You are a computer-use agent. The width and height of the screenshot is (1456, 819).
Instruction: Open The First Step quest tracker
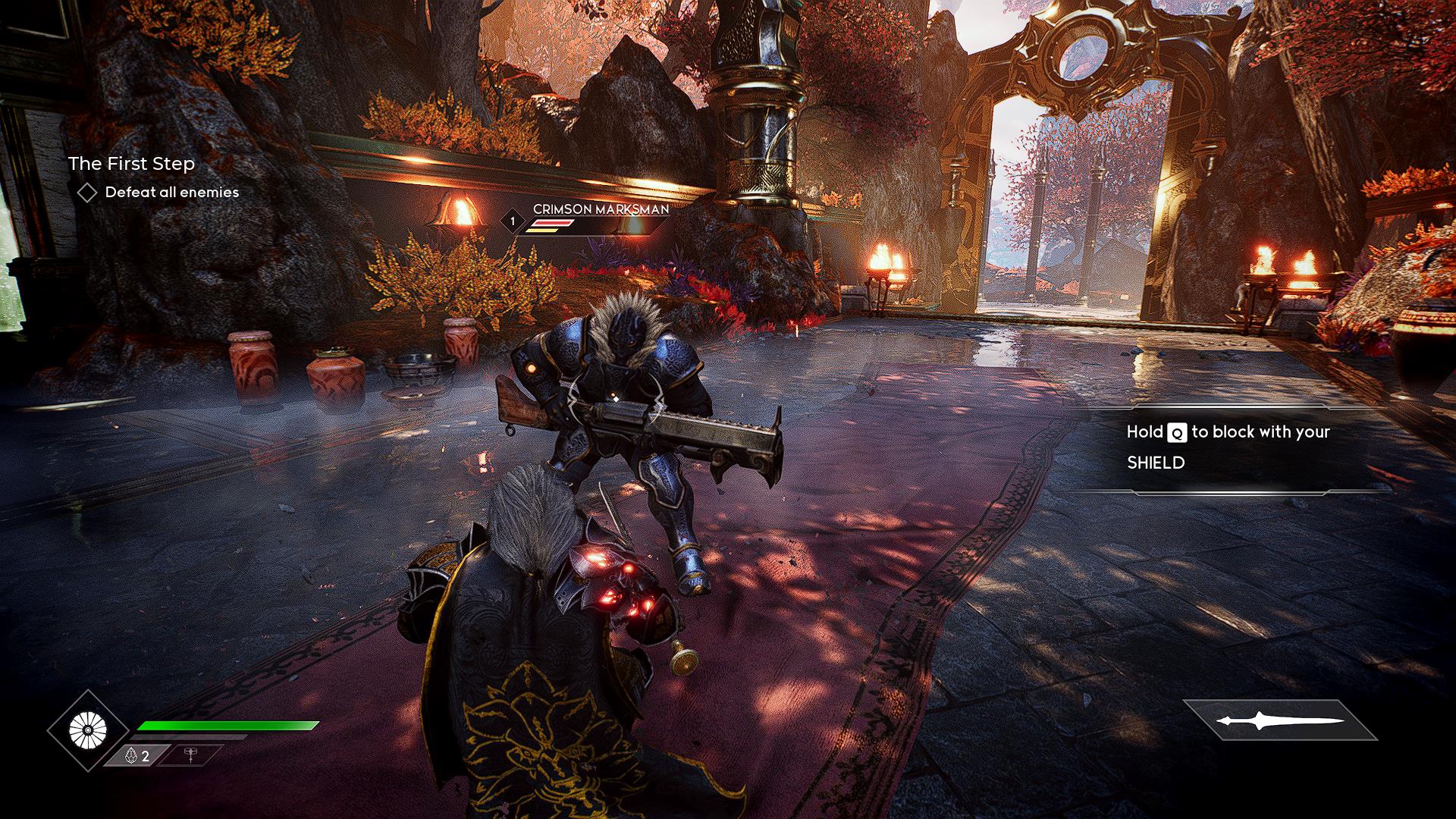(x=131, y=164)
